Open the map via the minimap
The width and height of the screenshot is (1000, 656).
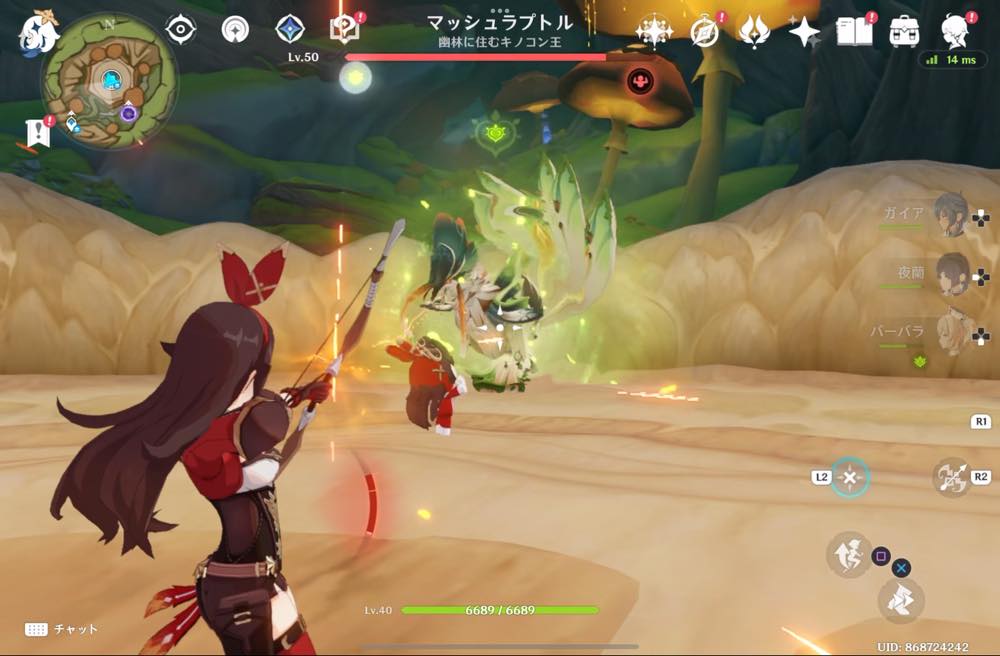pyautogui.click(x=109, y=81)
